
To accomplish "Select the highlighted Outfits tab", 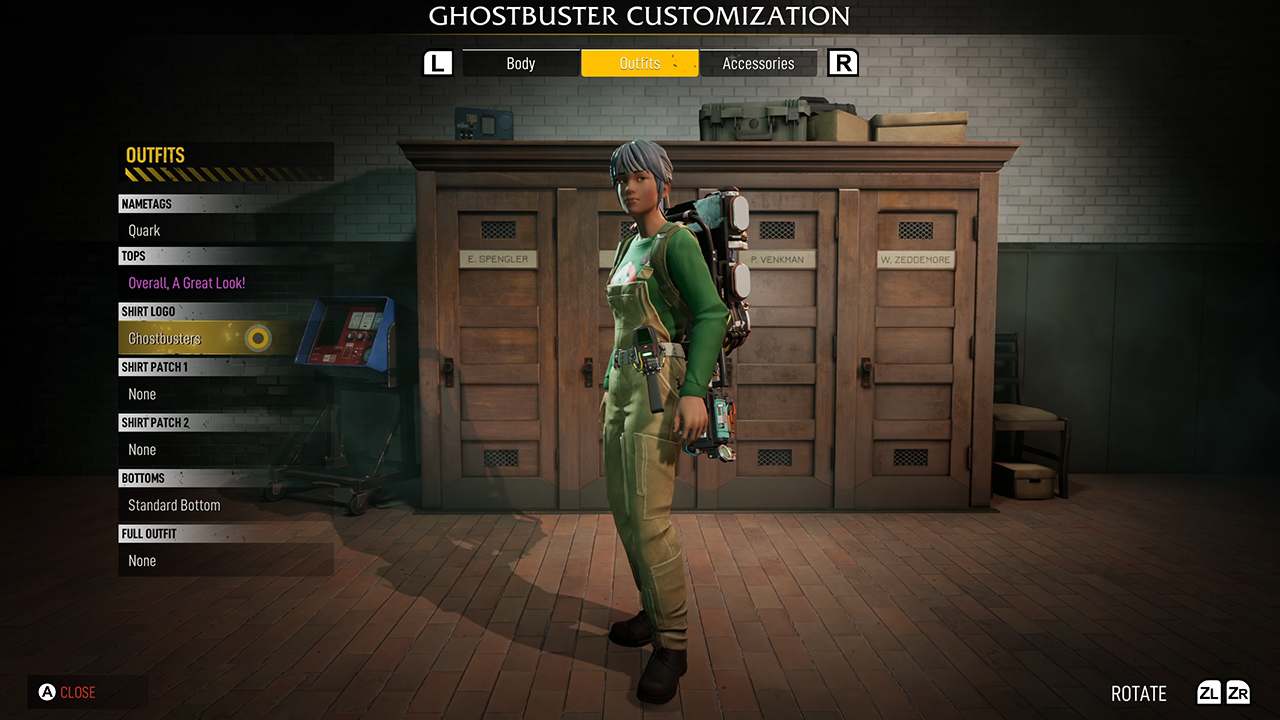I will (639, 63).
